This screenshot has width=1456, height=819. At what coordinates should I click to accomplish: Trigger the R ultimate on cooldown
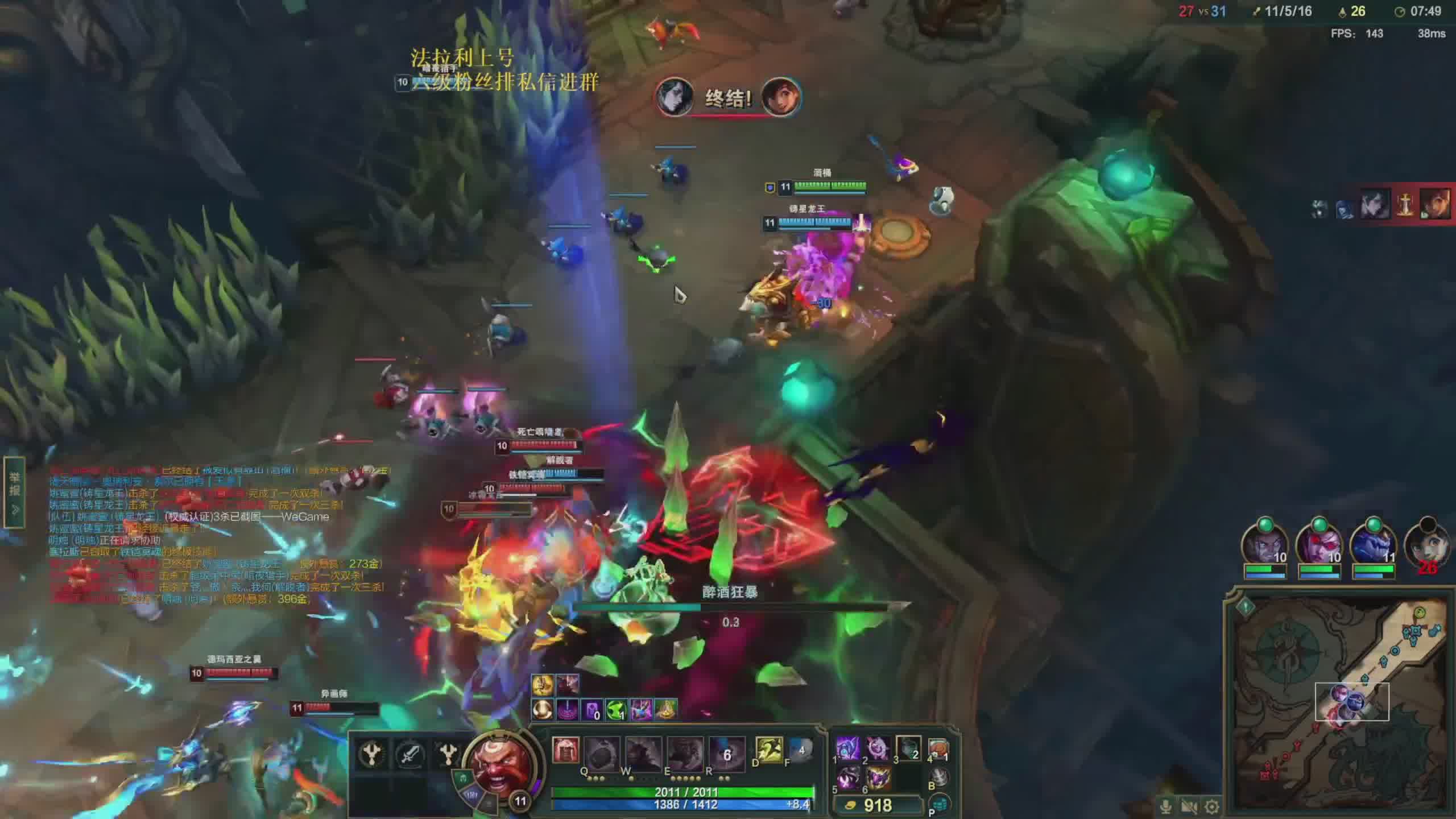pyautogui.click(x=726, y=752)
